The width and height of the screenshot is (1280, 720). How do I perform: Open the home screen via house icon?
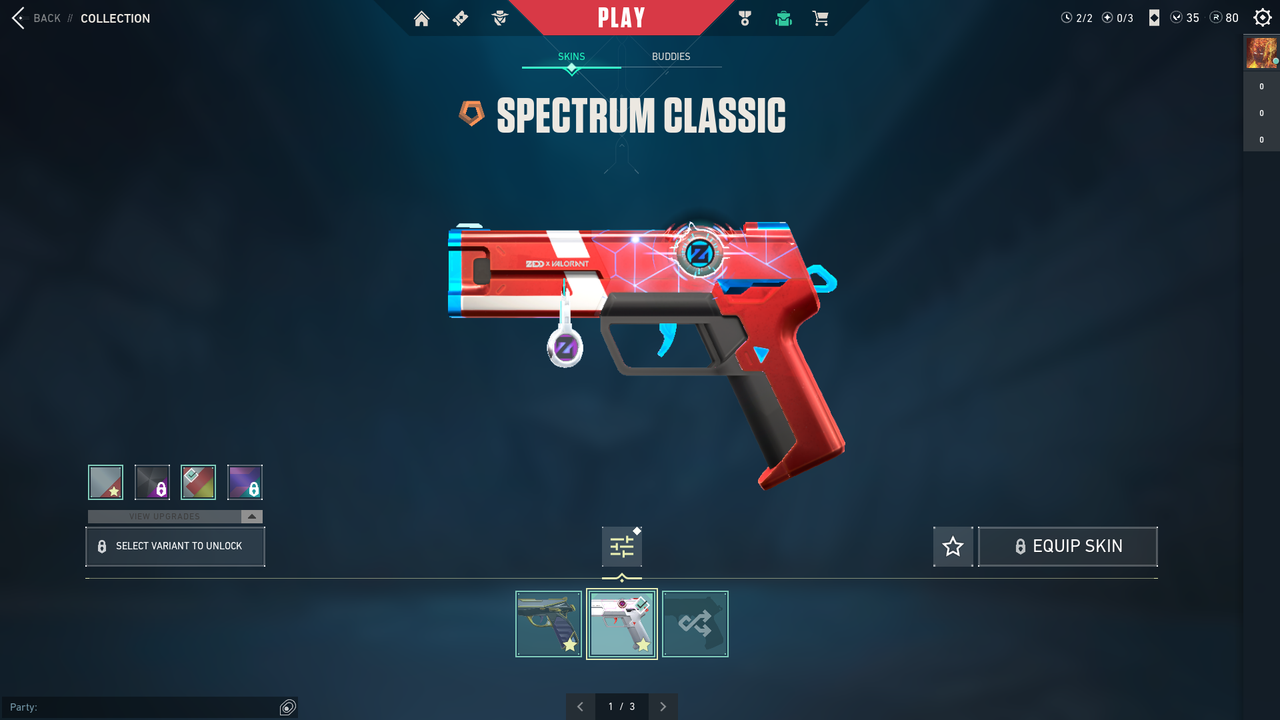tap(421, 18)
